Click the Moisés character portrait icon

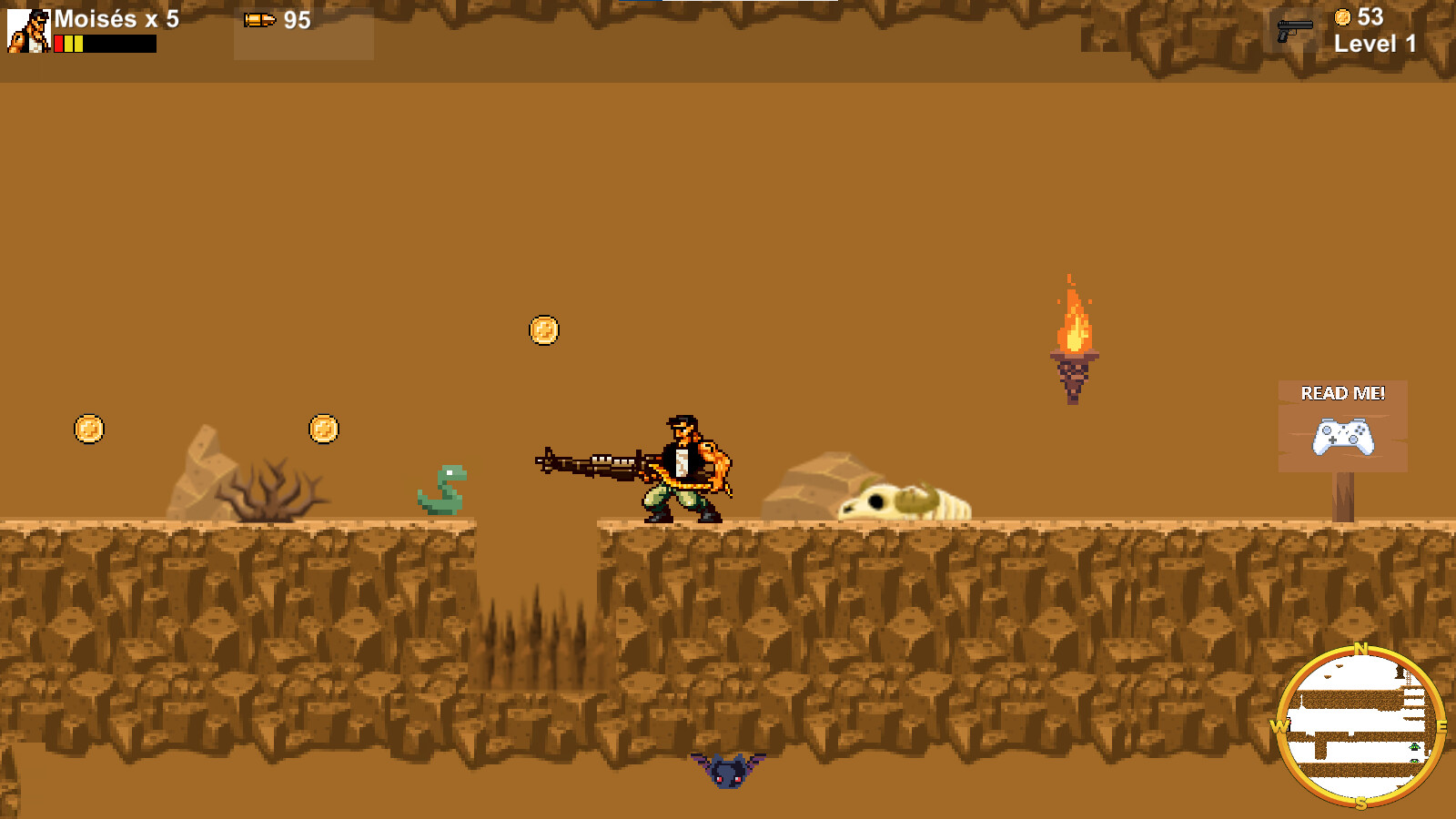[30, 30]
